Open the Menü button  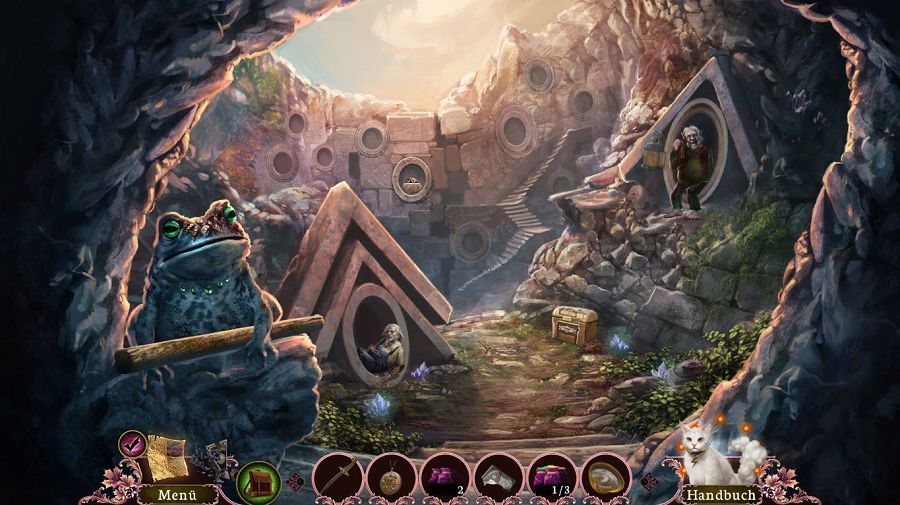(x=177, y=493)
